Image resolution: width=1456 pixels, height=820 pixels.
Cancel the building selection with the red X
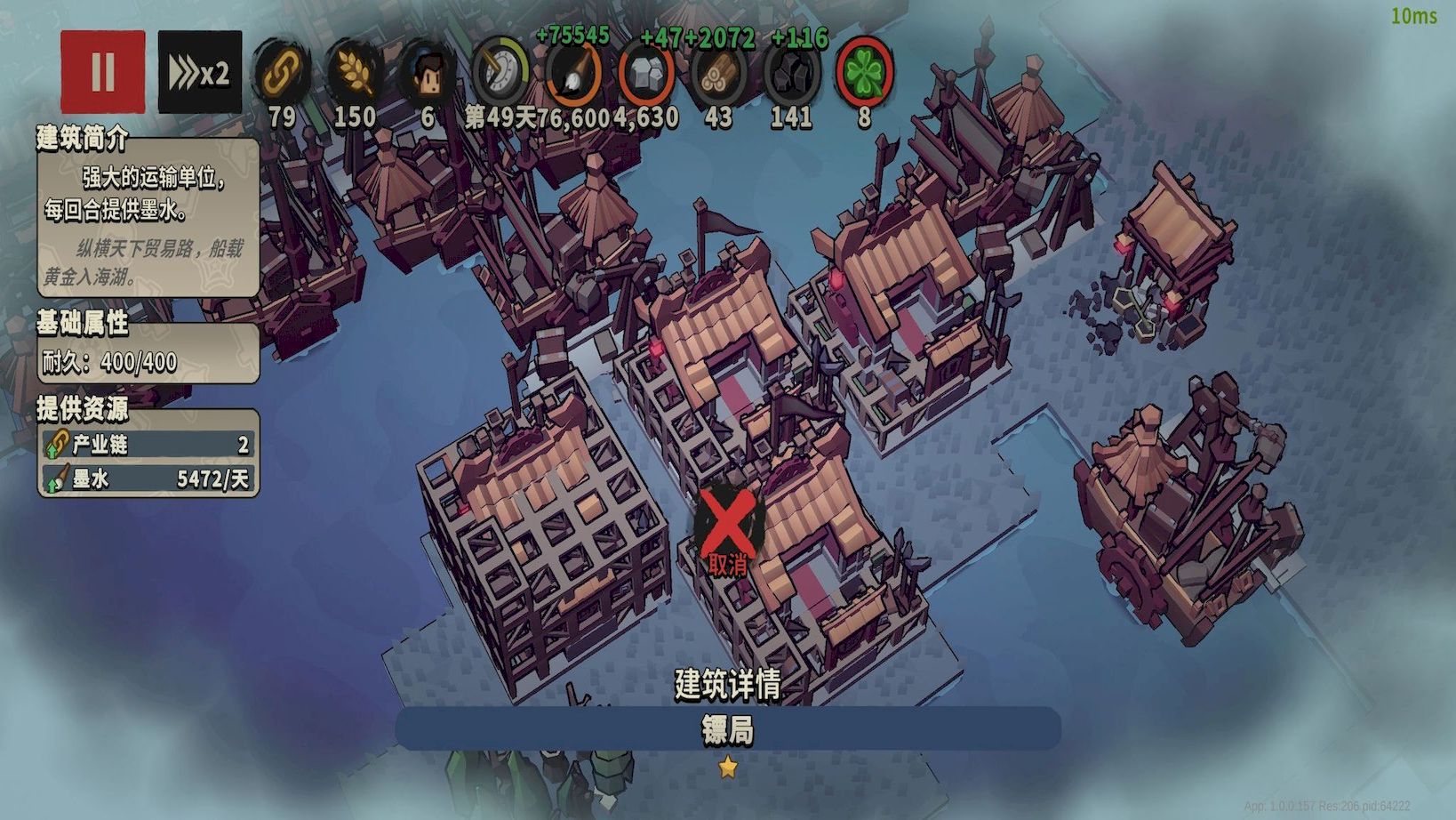[x=727, y=527]
